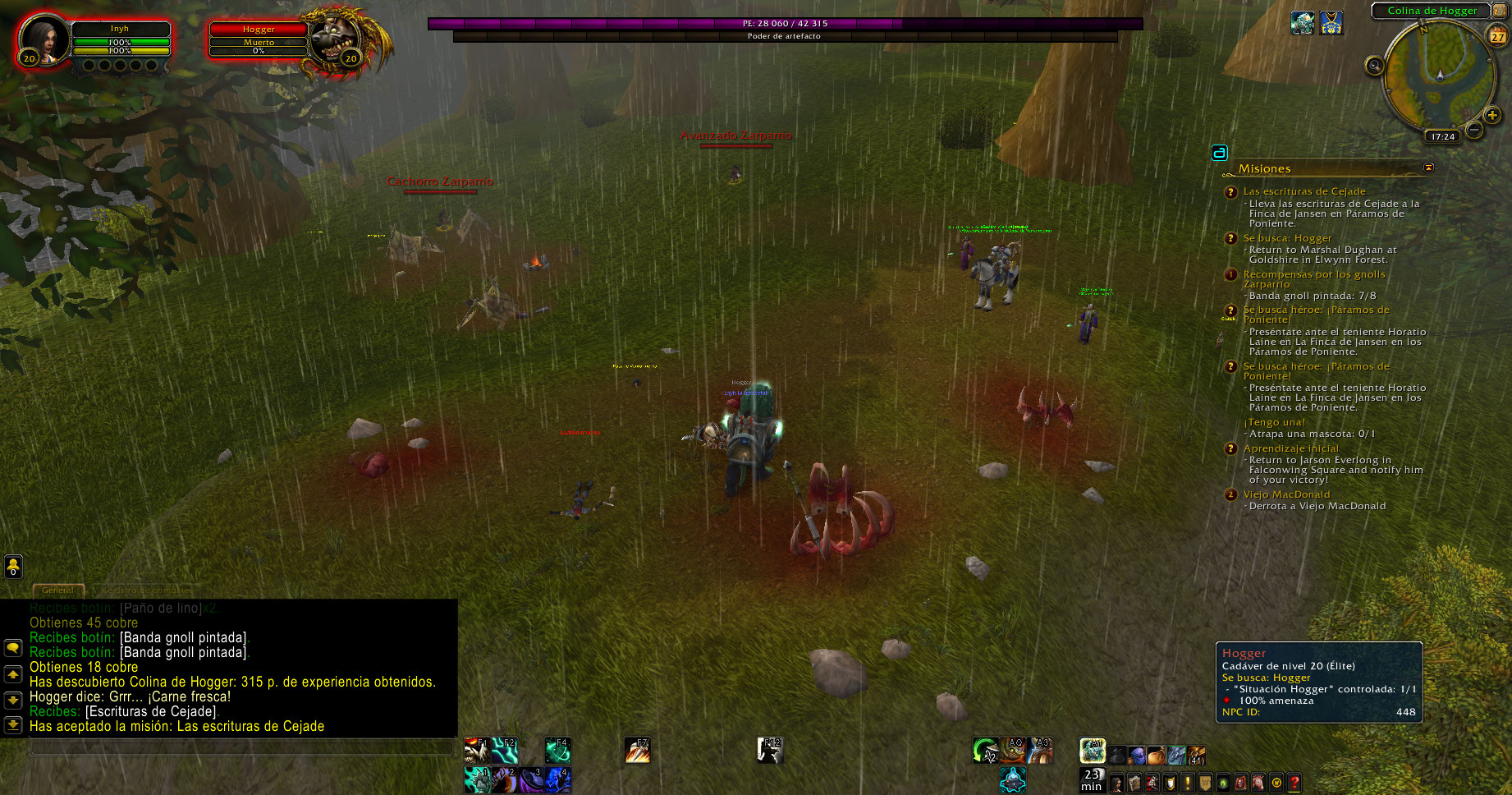The height and width of the screenshot is (795, 1512).
Task: Toggle the minimap tracking magnifier button
Action: point(1374,66)
